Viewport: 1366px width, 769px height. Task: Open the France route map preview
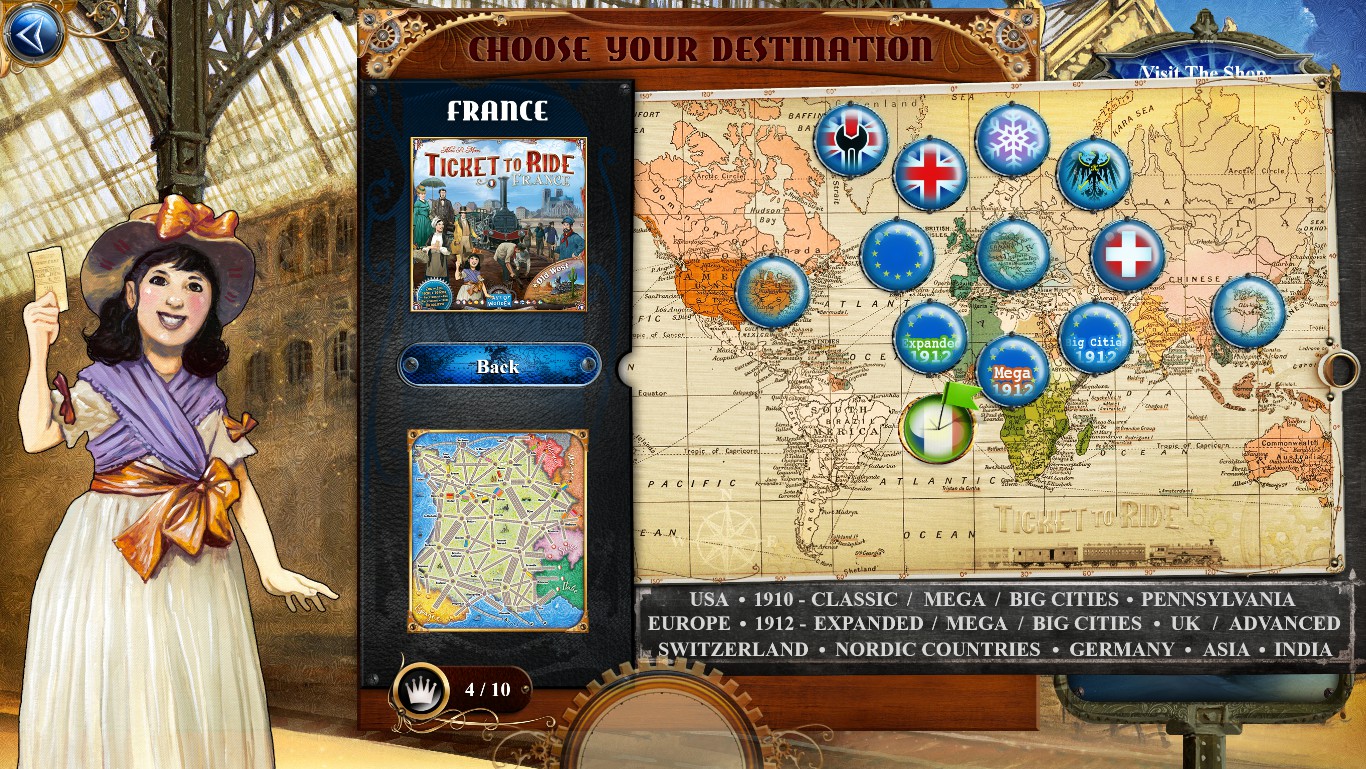tap(497, 531)
